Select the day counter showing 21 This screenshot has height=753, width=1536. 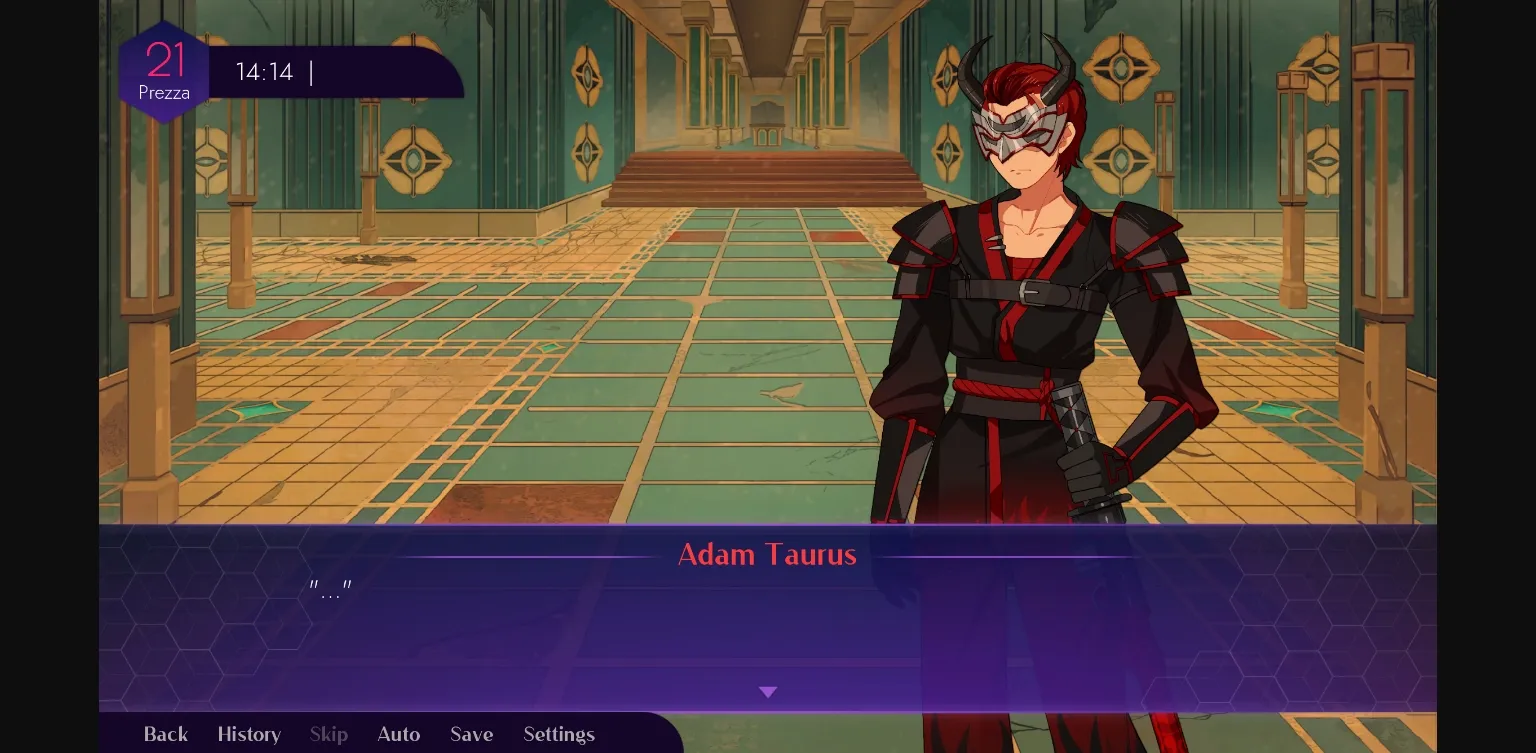(x=164, y=60)
